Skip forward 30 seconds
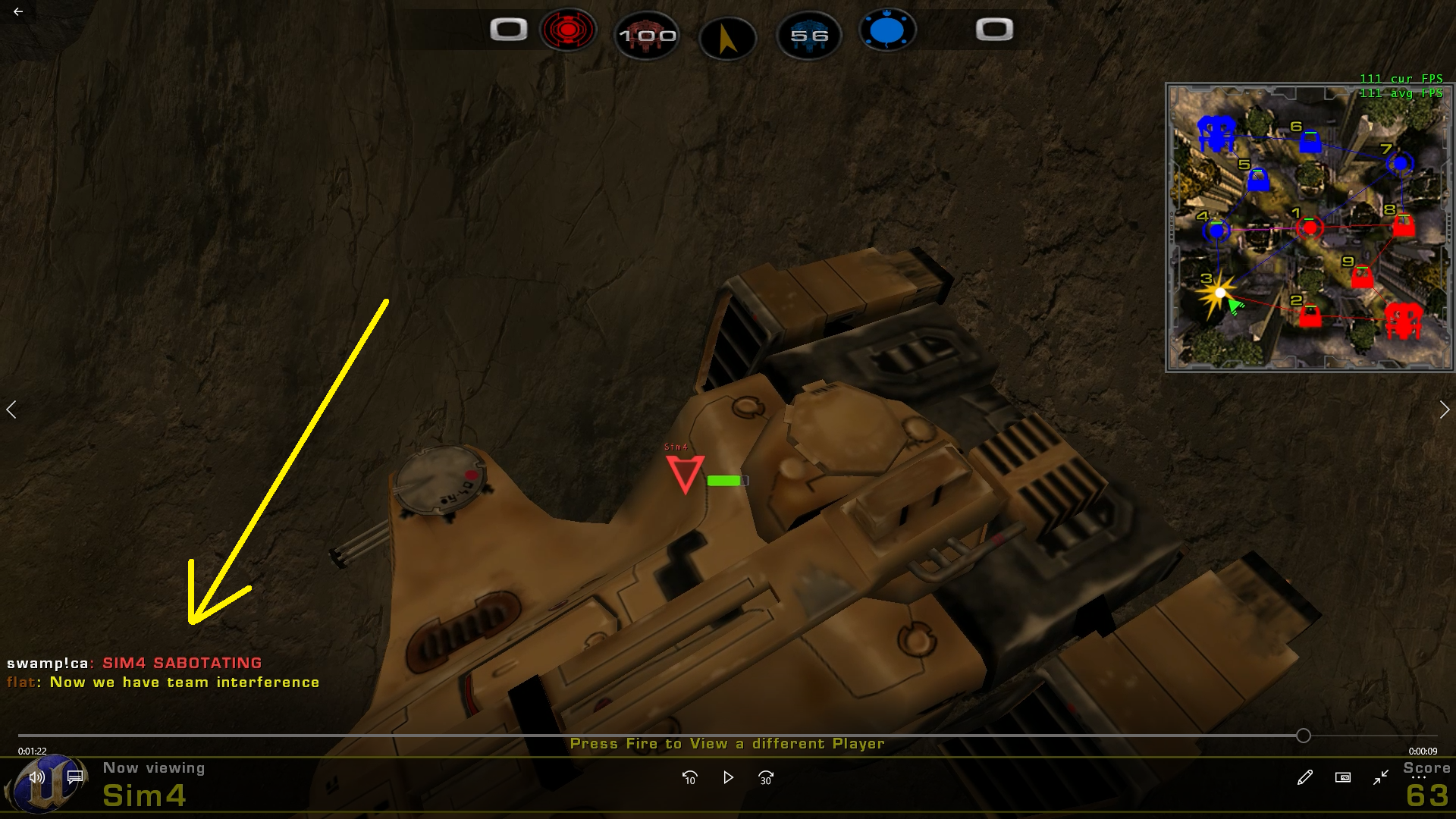Viewport: 1456px width, 819px height. (x=766, y=777)
